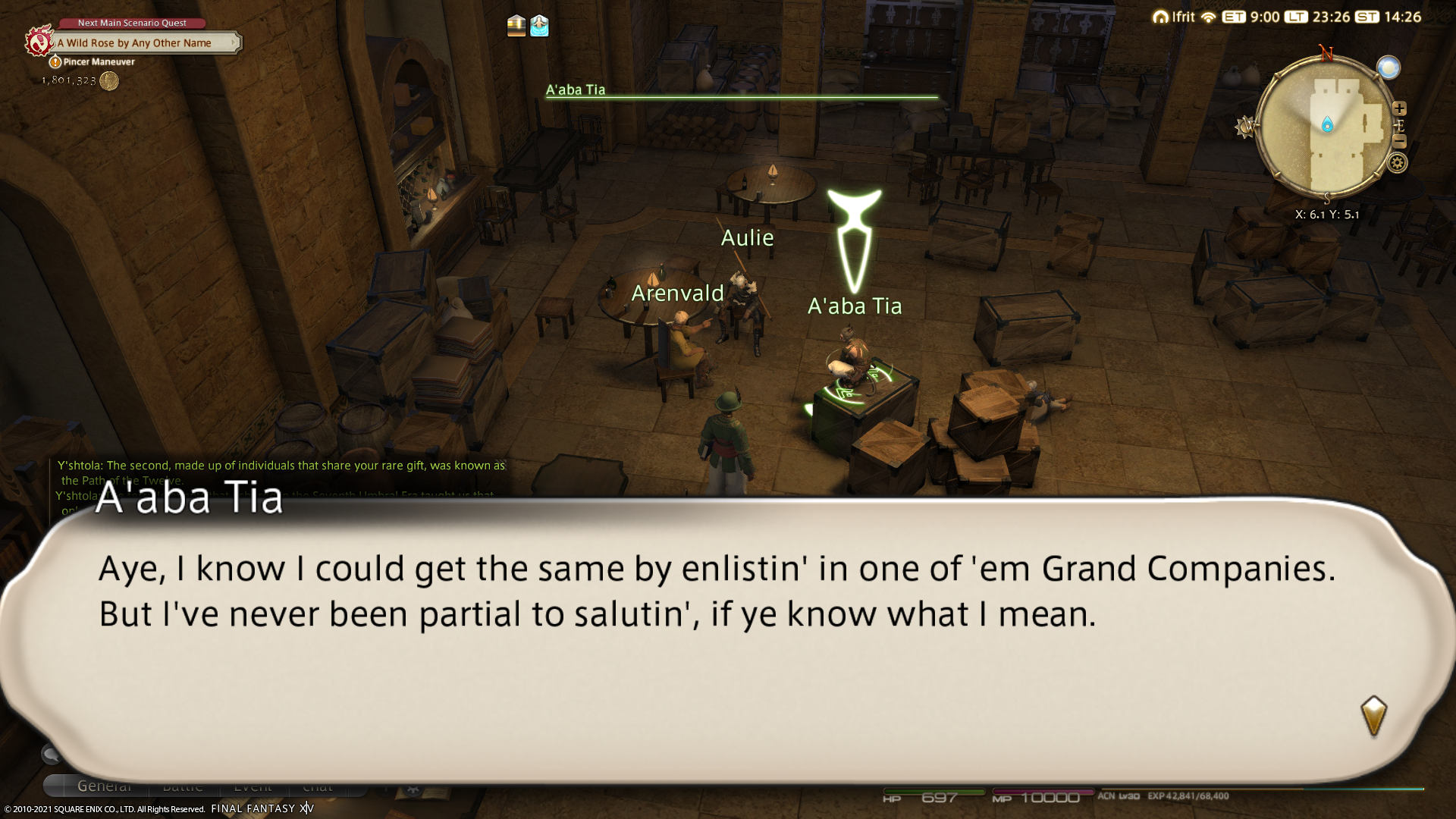Click the blue sanctuary figure status icon
1456x819 pixels.
pos(539,26)
